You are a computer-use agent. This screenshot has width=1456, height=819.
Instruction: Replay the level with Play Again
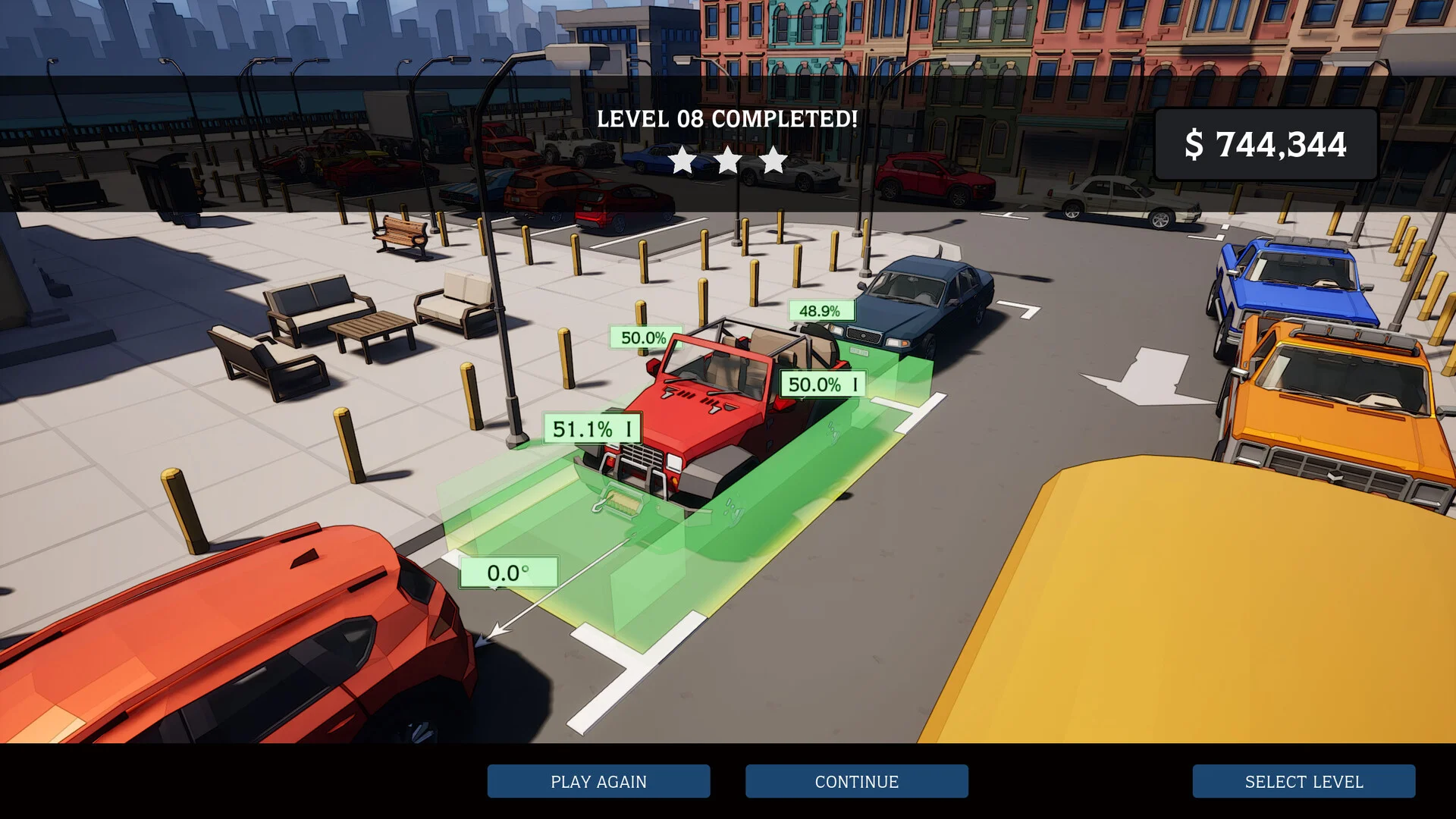click(x=598, y=781)
